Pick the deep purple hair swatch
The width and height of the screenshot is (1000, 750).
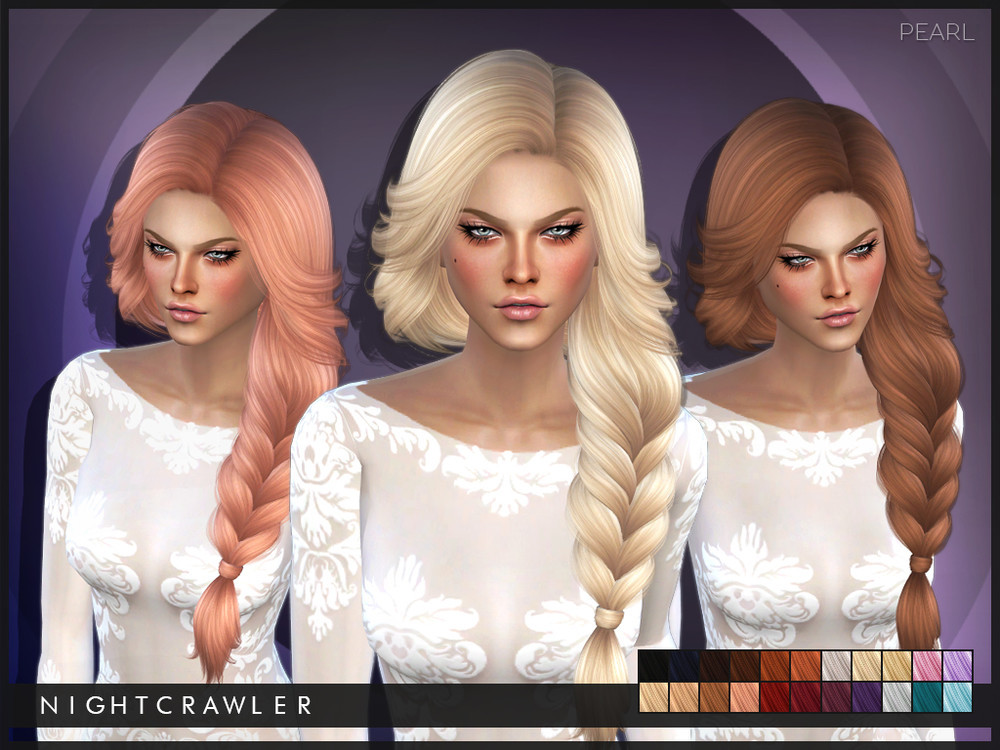866,697
